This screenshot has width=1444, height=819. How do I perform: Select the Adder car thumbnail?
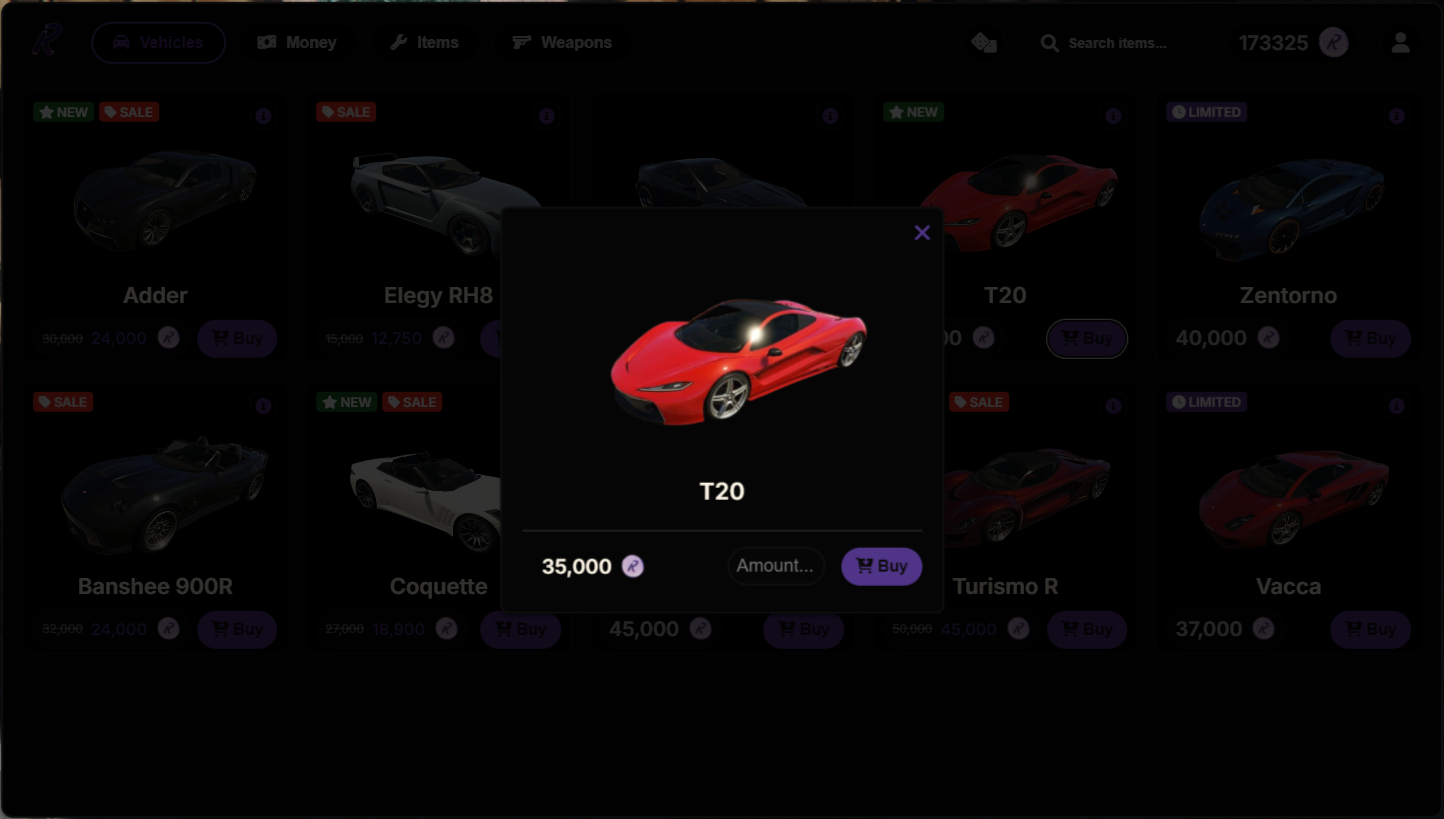click(160, 200)
